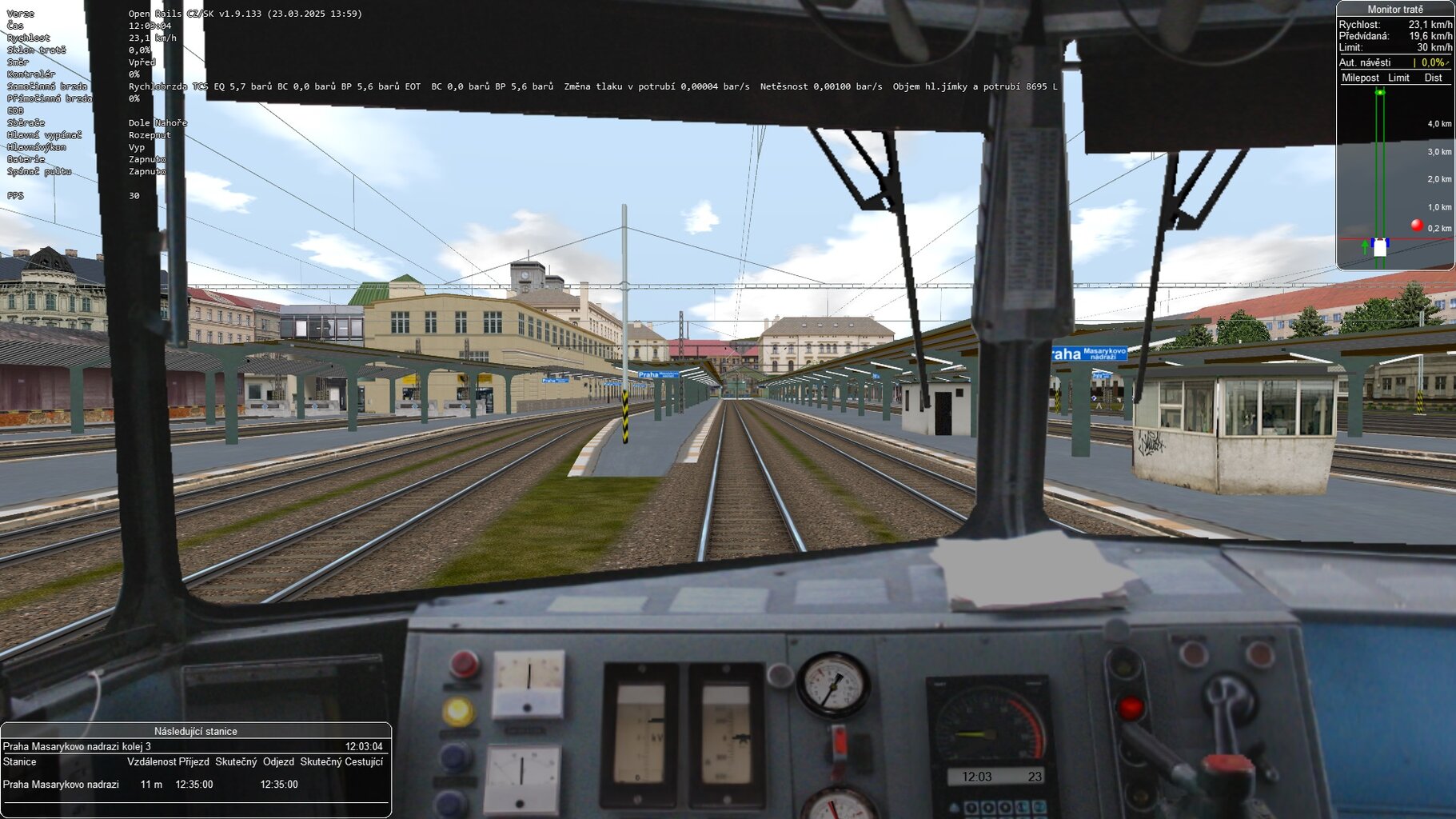Expand the Monitor tratě panel header
Screen dimensions: 1456x819
(1394, 10)
